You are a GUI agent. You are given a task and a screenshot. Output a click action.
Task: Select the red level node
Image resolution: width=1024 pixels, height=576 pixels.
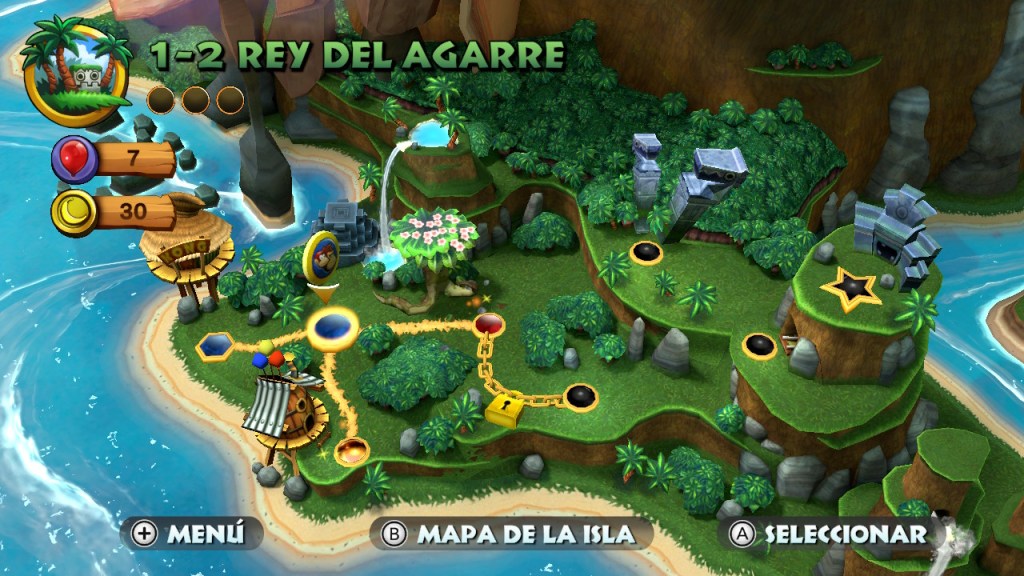click(489, 323)
